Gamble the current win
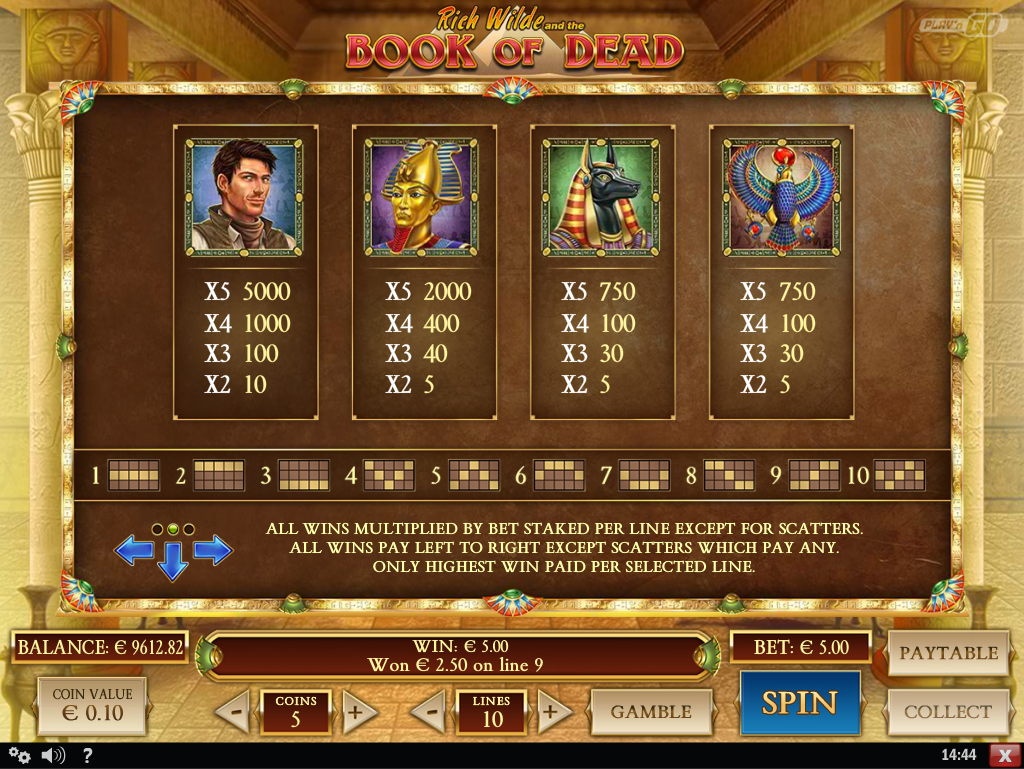 (651, 712)
